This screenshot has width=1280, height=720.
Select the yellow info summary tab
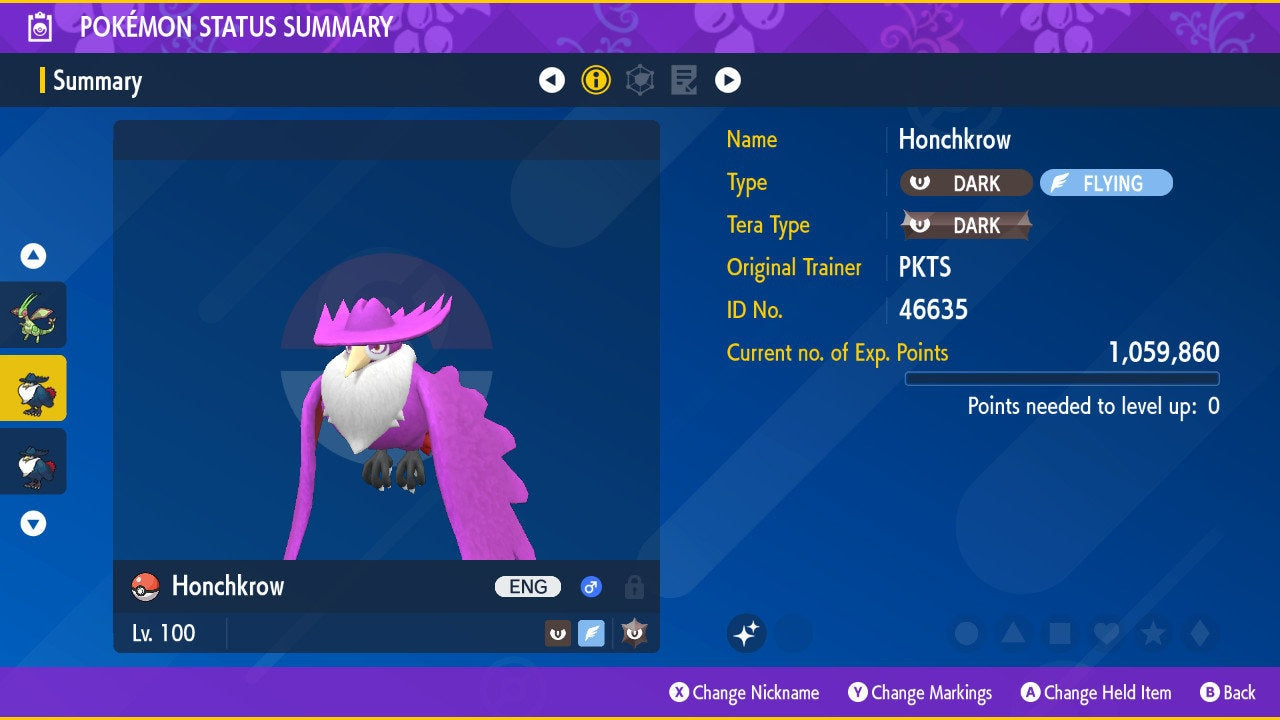(596, 80)
